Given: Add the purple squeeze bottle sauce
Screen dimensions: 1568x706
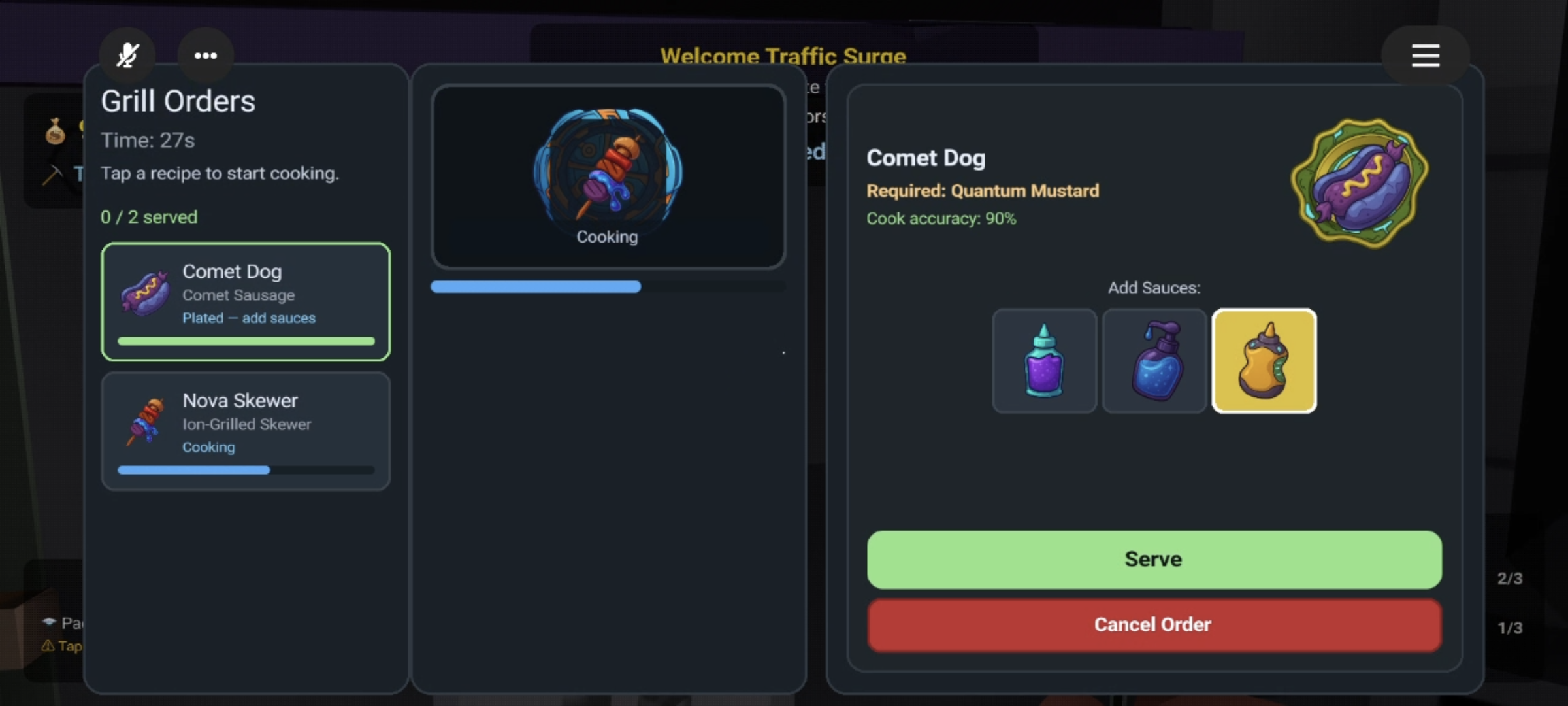Looking at the screenshot, I should (1044, 361).
